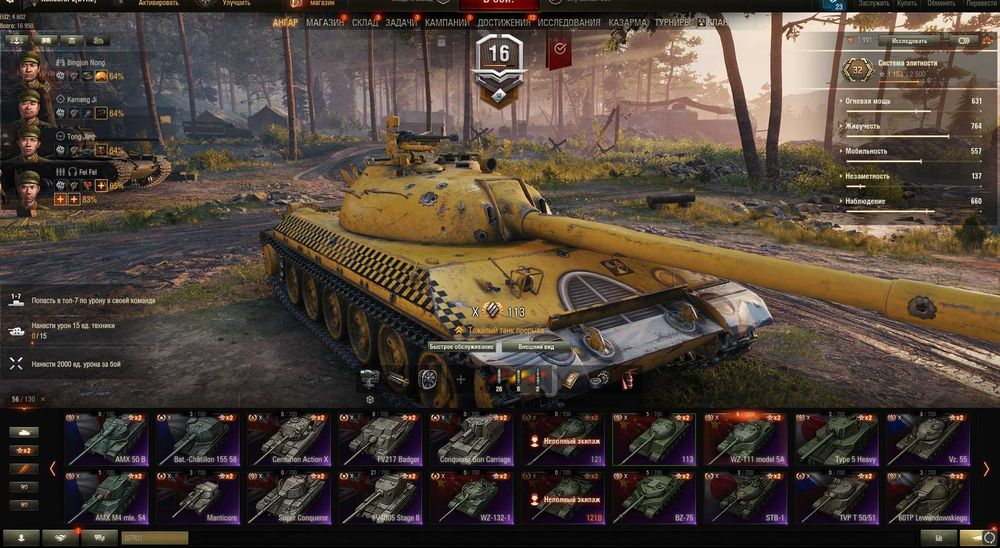
Task: Choose the BZ-75 tank
Action: pyautogui.click(x=657, y=497)
